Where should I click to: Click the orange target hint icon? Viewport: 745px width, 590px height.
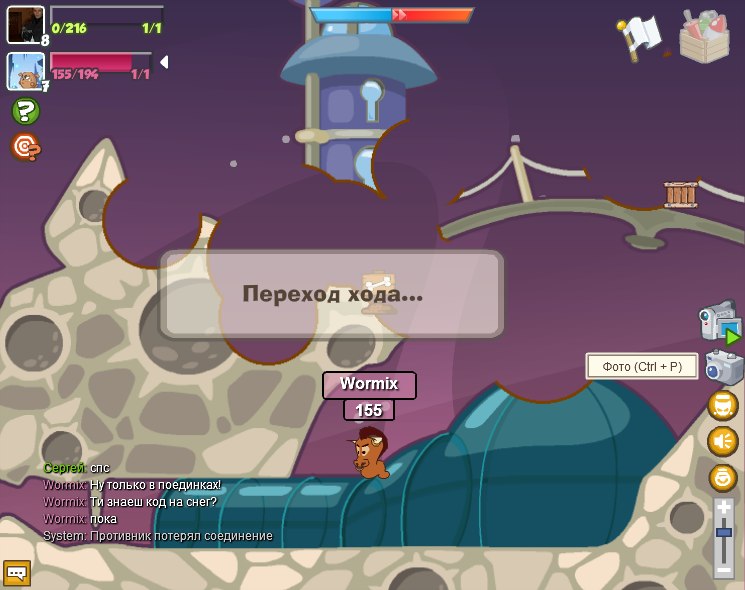pos(26,147)
